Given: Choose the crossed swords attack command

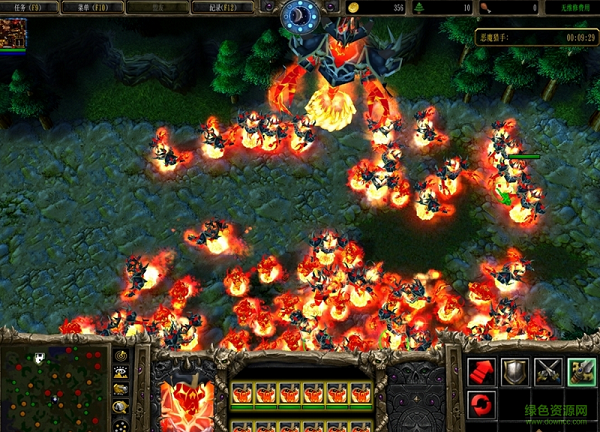Looking at the screenshot, I should click(548, 373).
